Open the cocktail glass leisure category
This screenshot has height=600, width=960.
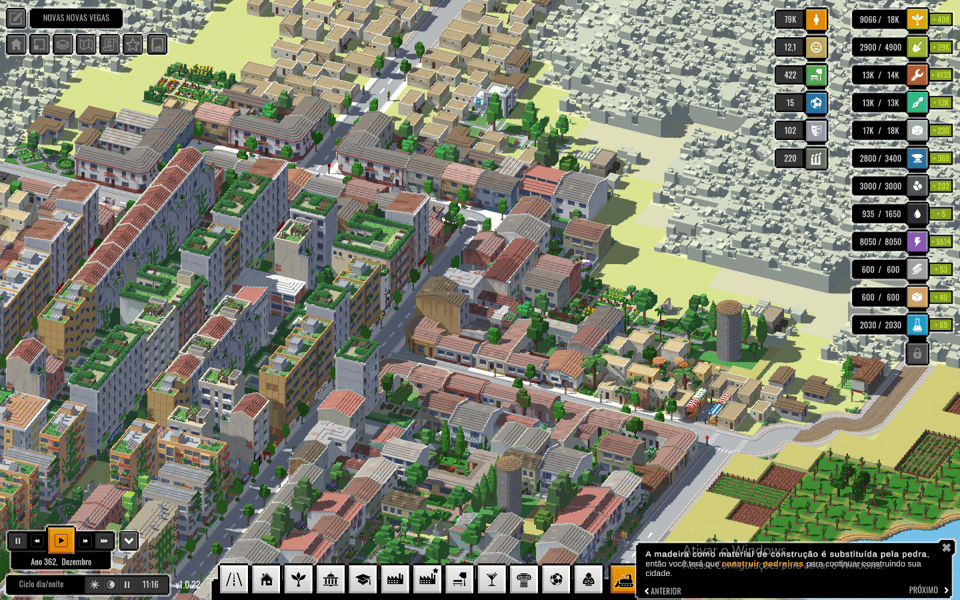point(491,579)
